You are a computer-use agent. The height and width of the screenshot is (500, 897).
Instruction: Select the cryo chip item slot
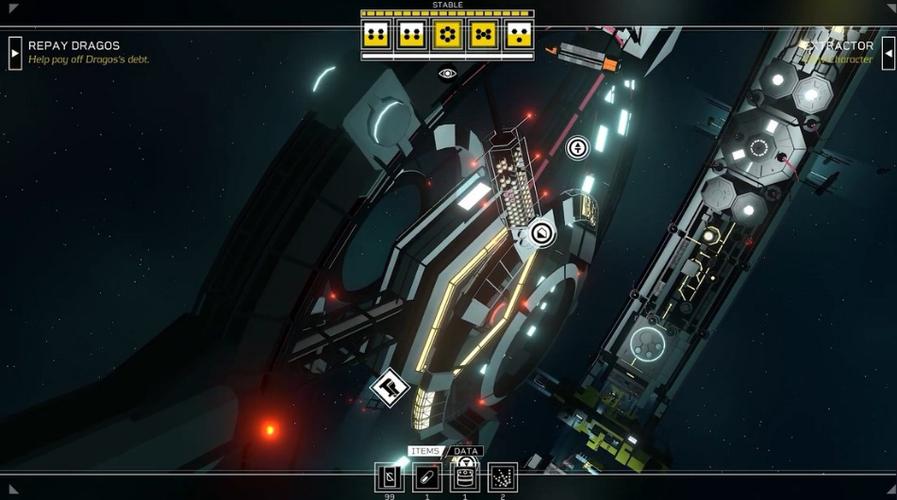tap(390, 477)
